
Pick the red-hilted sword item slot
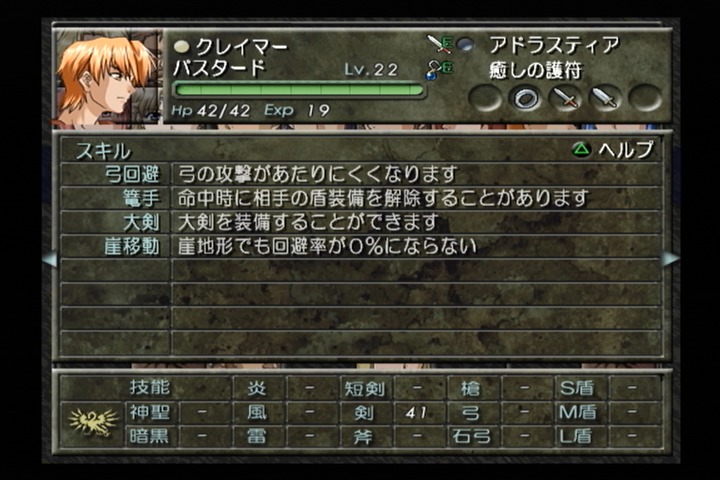(566, 98)
